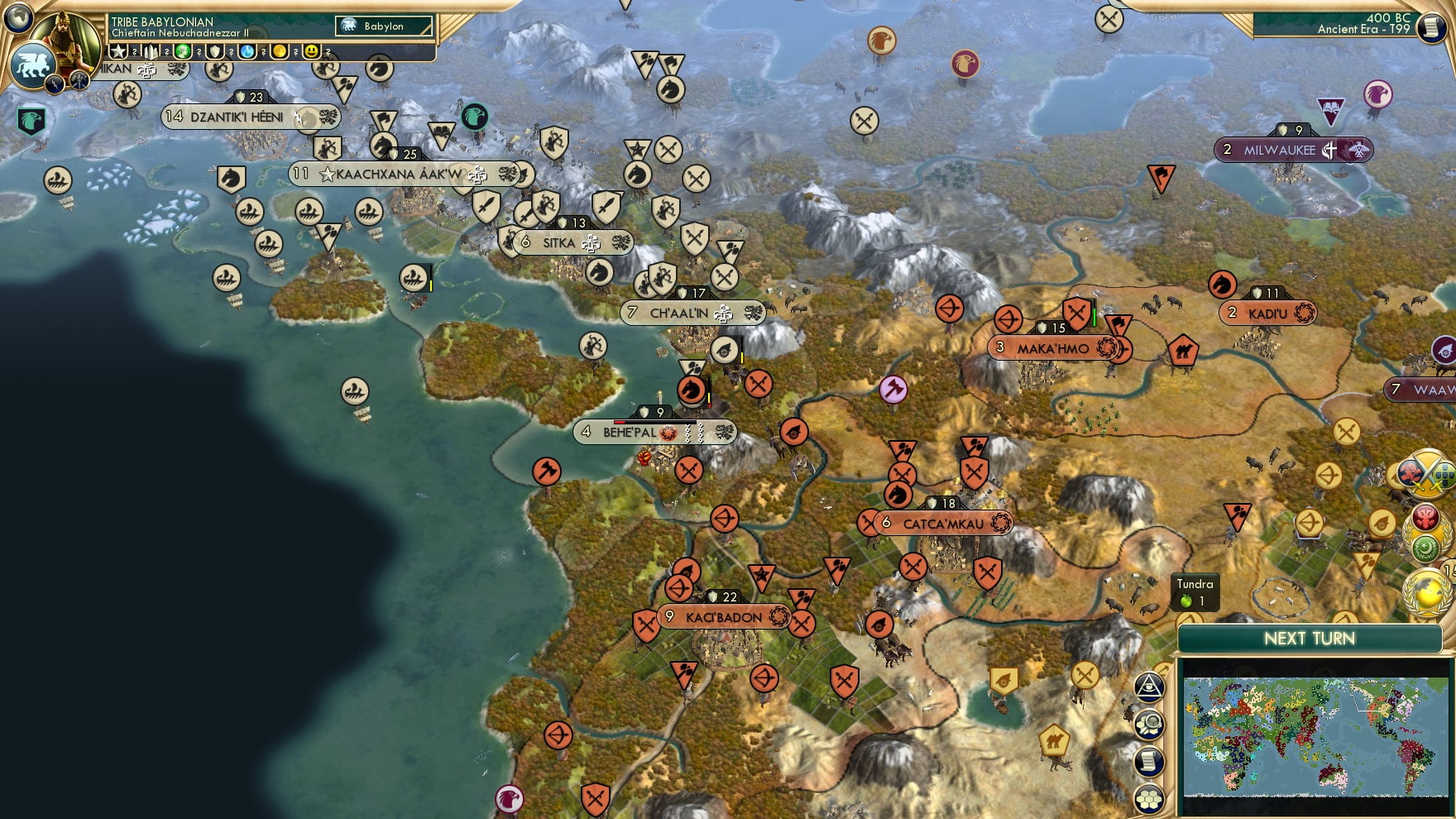1456x819 pixels.
Task: Toggle strategic view with the magnifier icon
Action: [x=1150, y=723]
